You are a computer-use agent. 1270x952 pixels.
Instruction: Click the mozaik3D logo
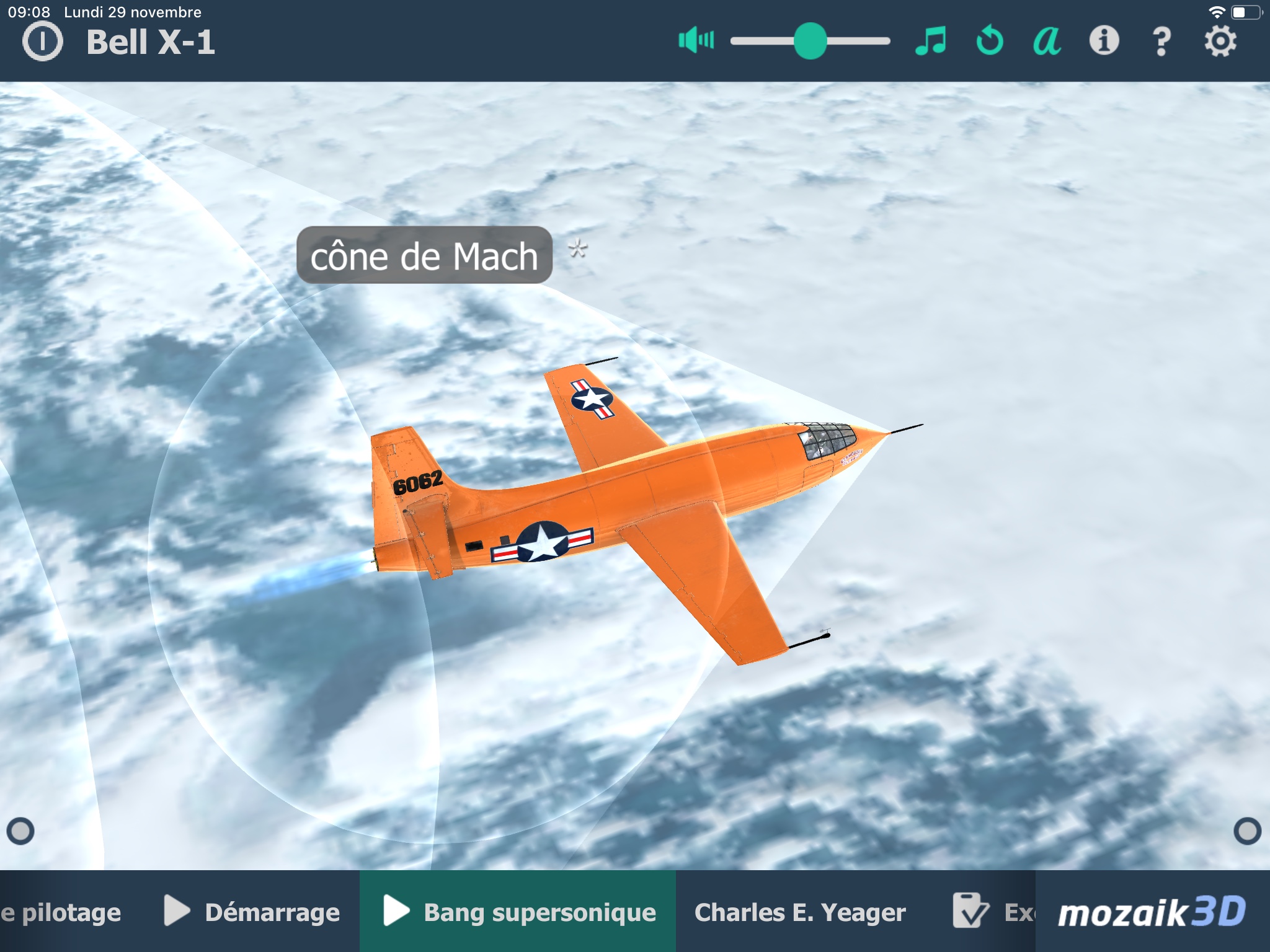1152,912
